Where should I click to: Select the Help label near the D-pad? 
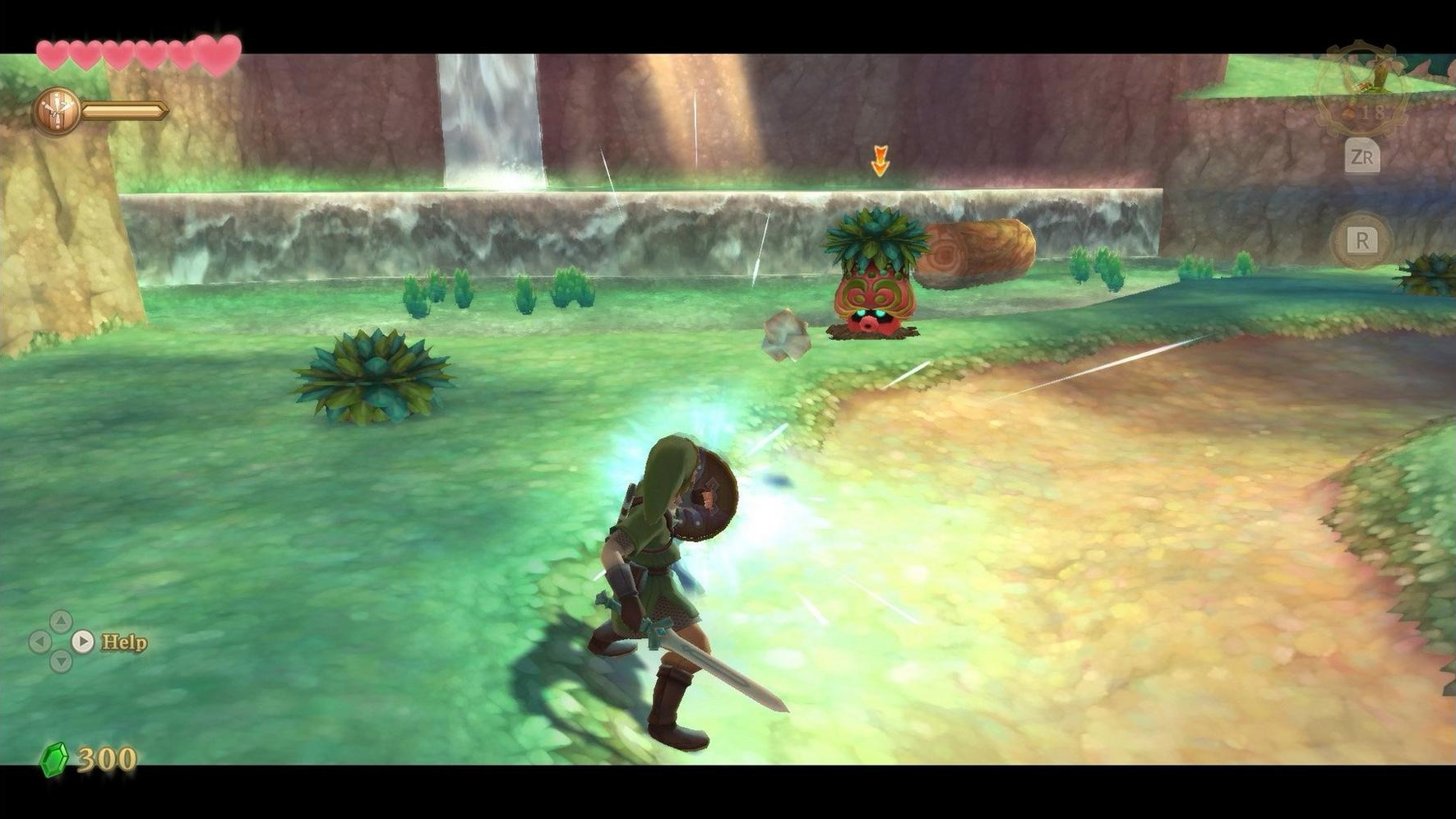(x=125, y=642)
